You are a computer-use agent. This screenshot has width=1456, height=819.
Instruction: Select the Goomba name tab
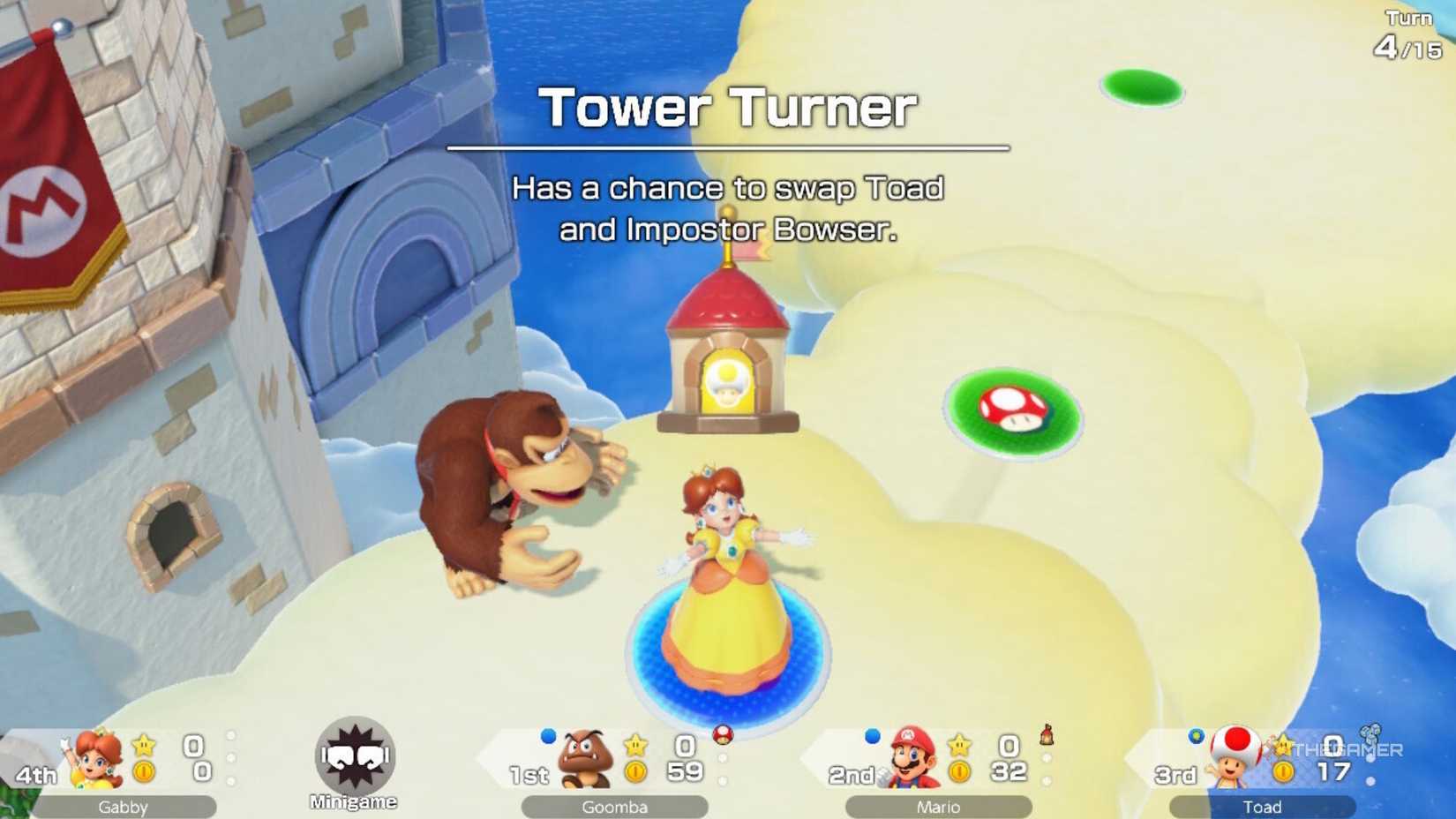click(x=617, y=806)
